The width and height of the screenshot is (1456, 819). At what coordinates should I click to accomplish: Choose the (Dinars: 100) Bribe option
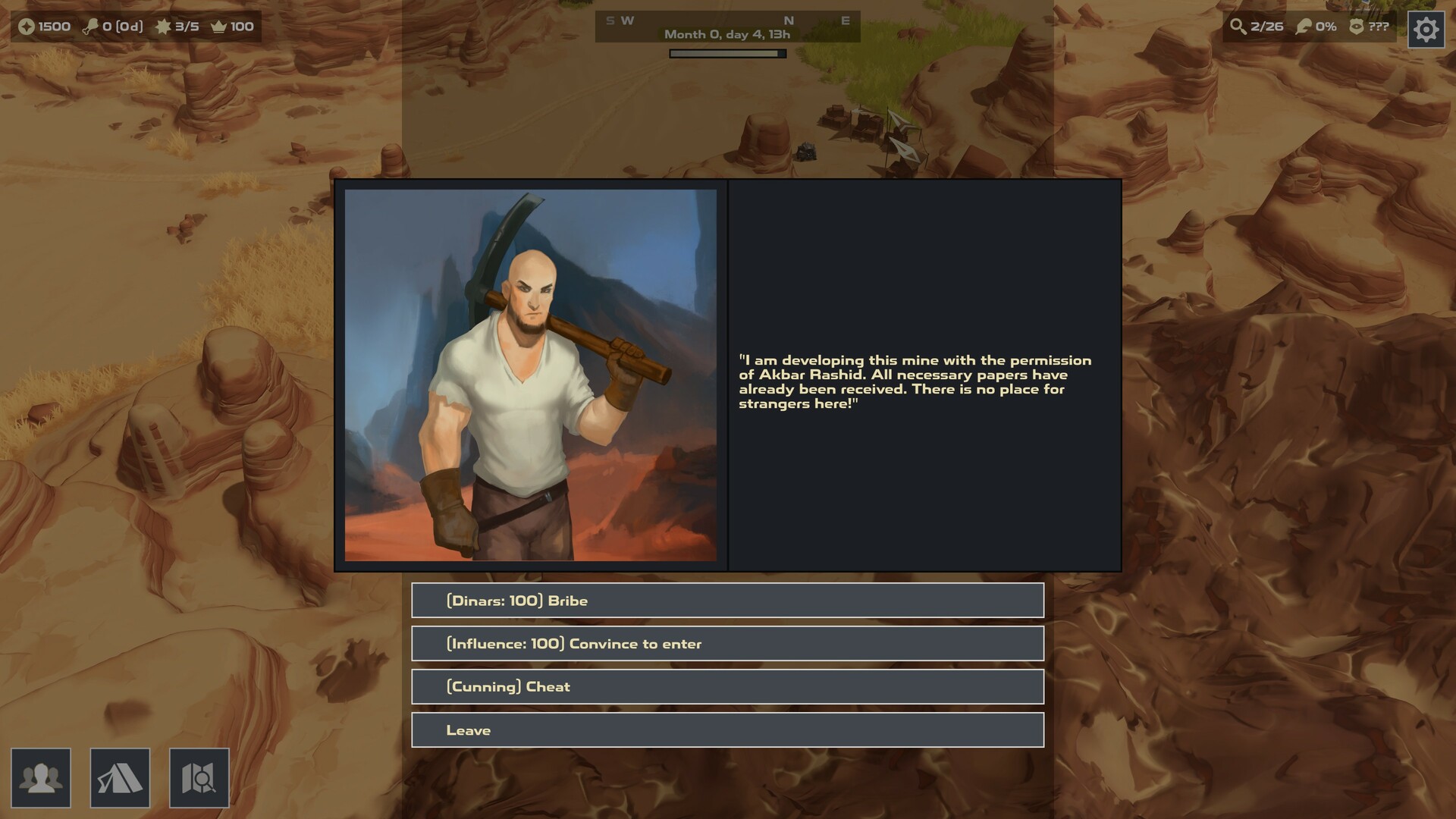(727, 600)
